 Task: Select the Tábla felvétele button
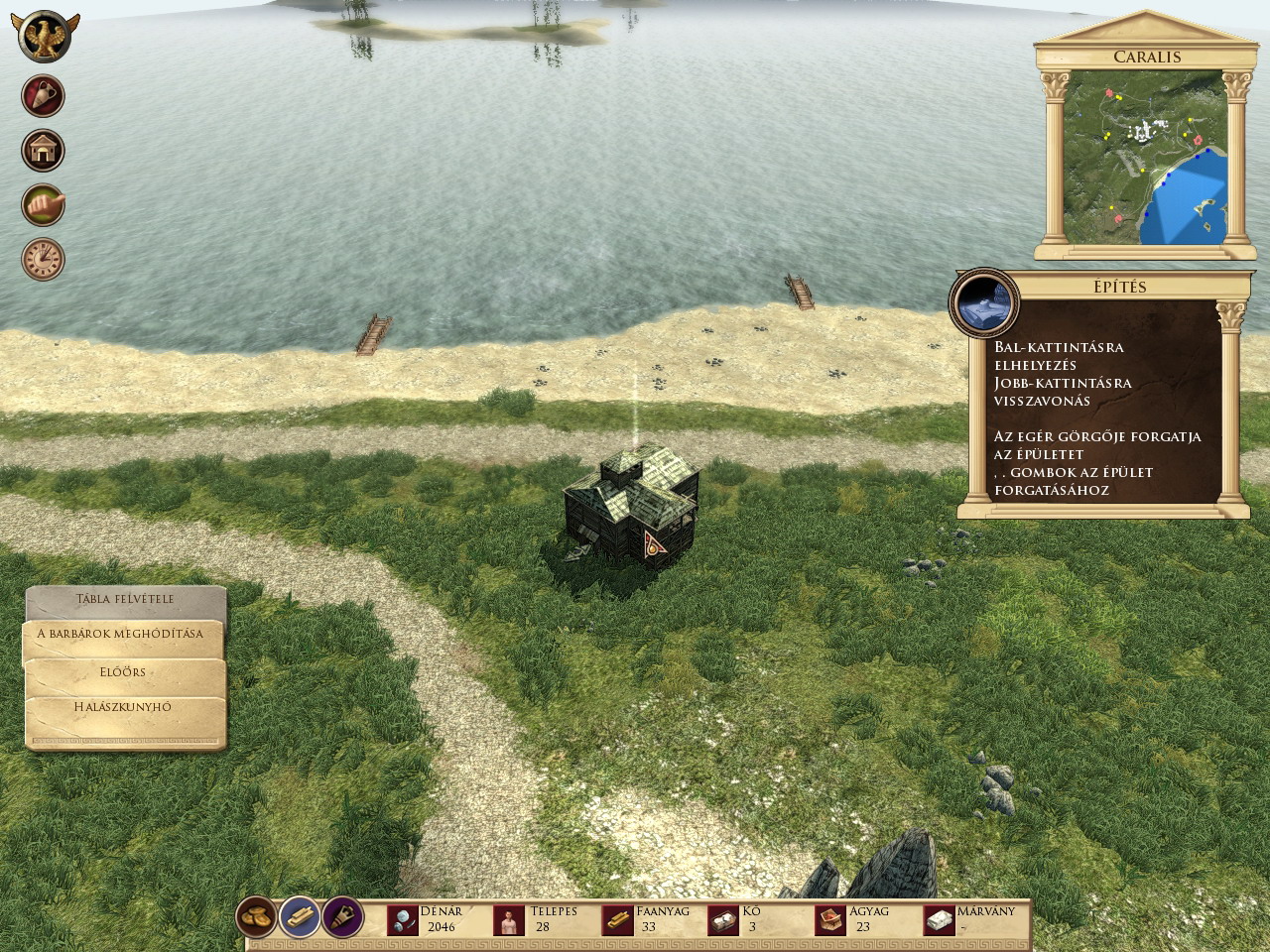tap(125, 600)
